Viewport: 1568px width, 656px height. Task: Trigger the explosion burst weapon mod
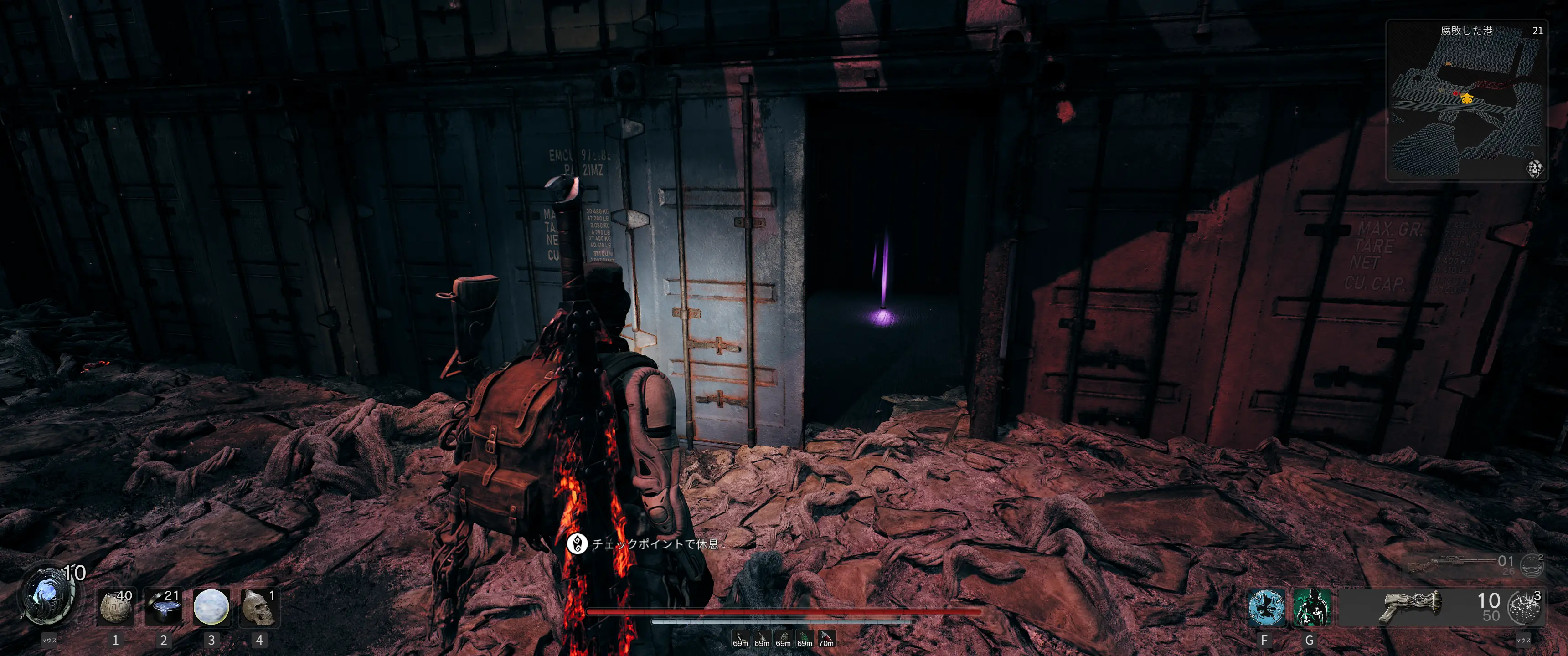(x=1525, y=607)
